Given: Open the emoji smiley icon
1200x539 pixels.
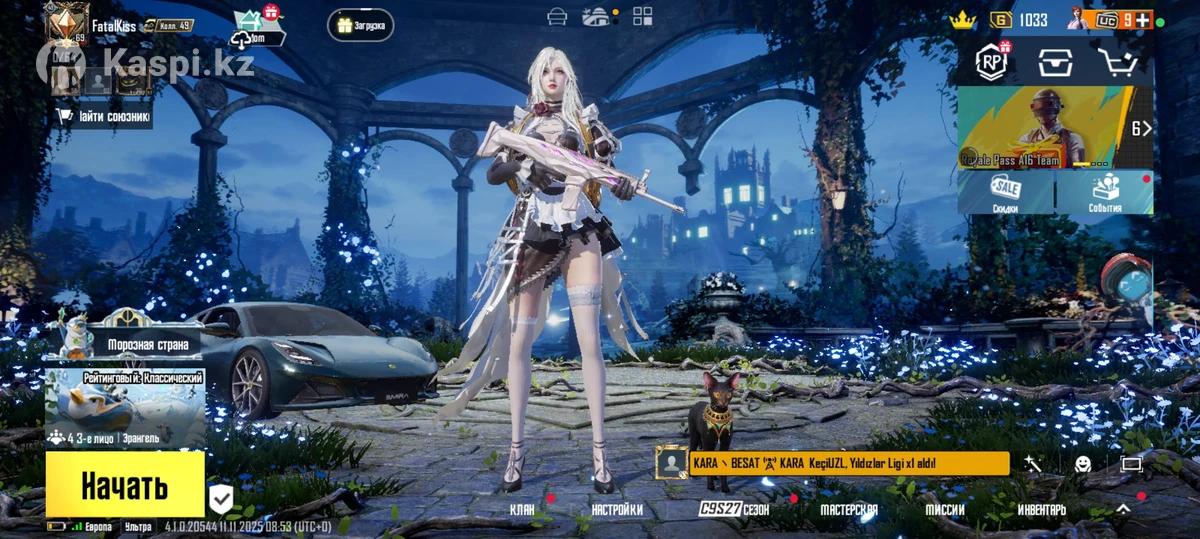Looking at the screenshot, I should [1083, 464].
